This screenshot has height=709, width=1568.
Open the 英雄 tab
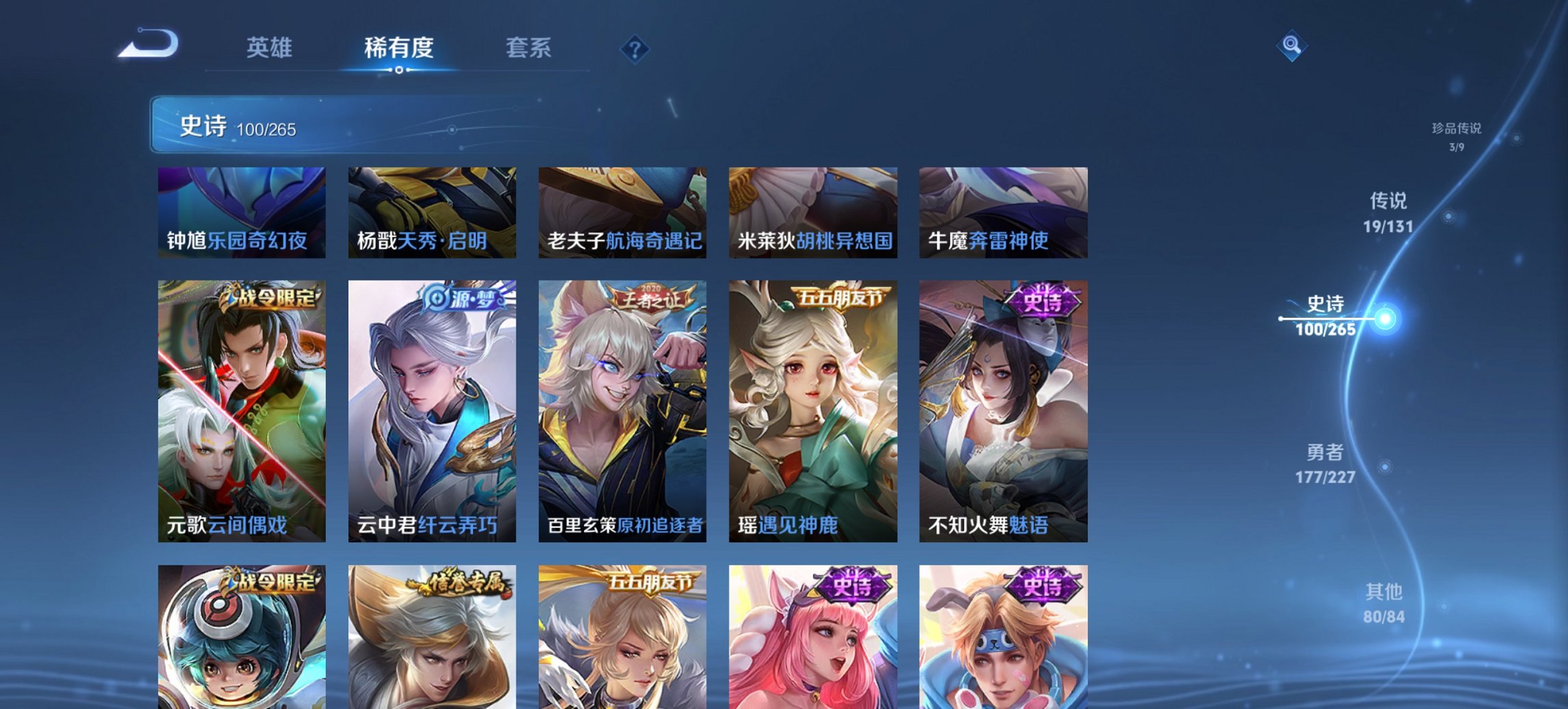(x=271, y=48)
